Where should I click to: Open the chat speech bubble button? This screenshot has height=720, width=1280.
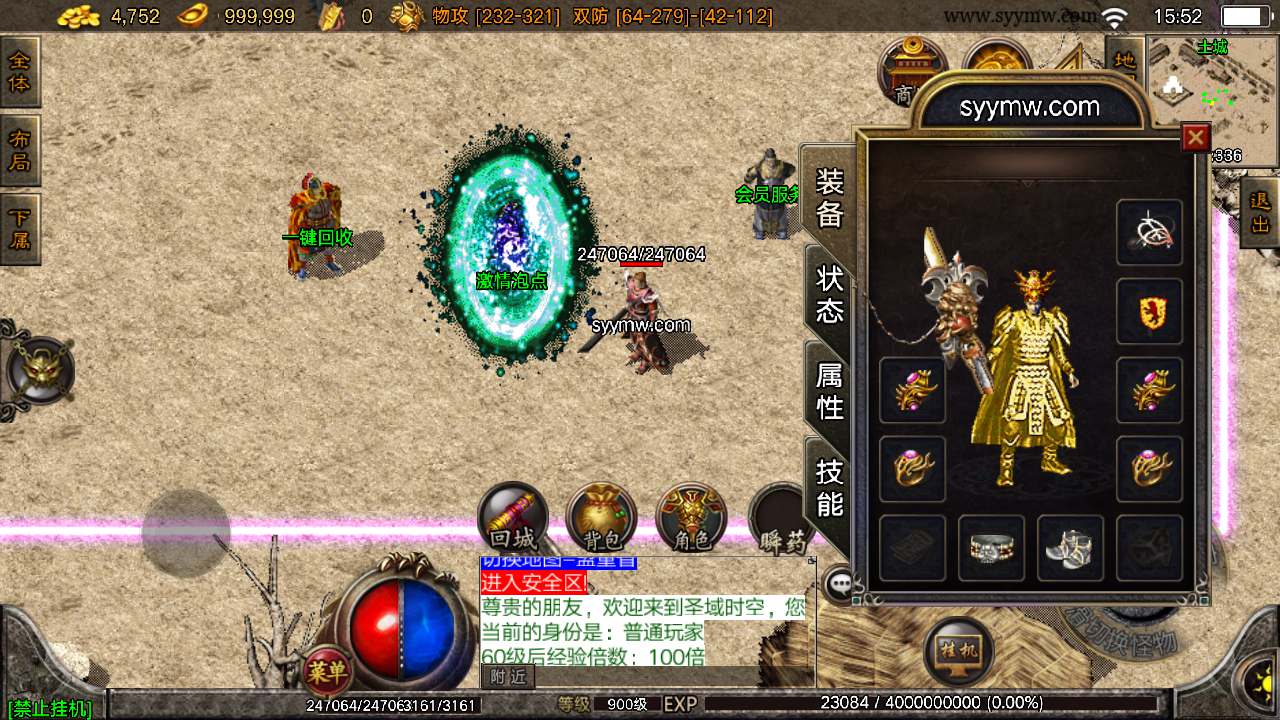(840, 582)
